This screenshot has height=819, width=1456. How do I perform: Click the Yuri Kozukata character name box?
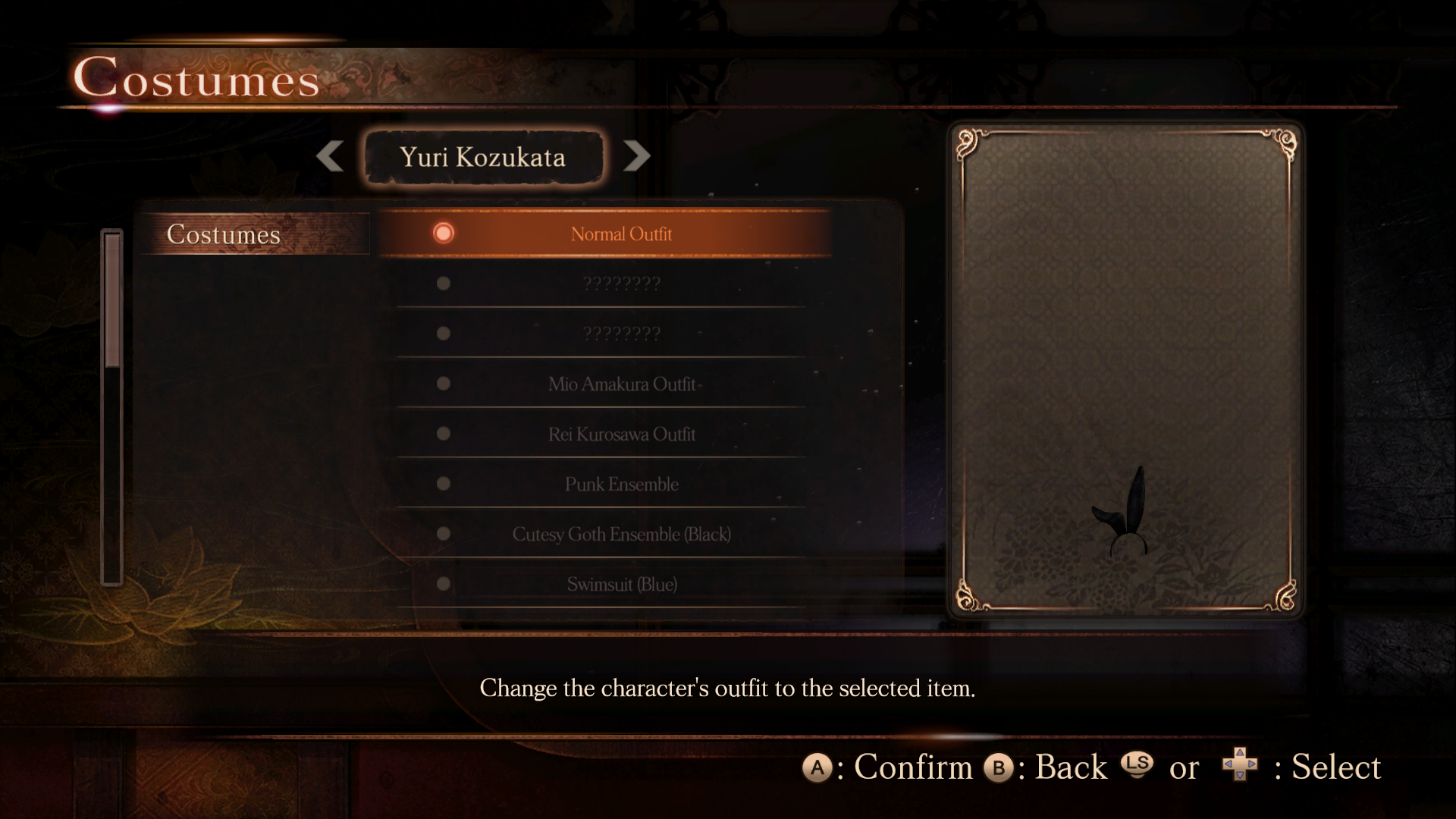pyautogui.click(x=483, y=157)
